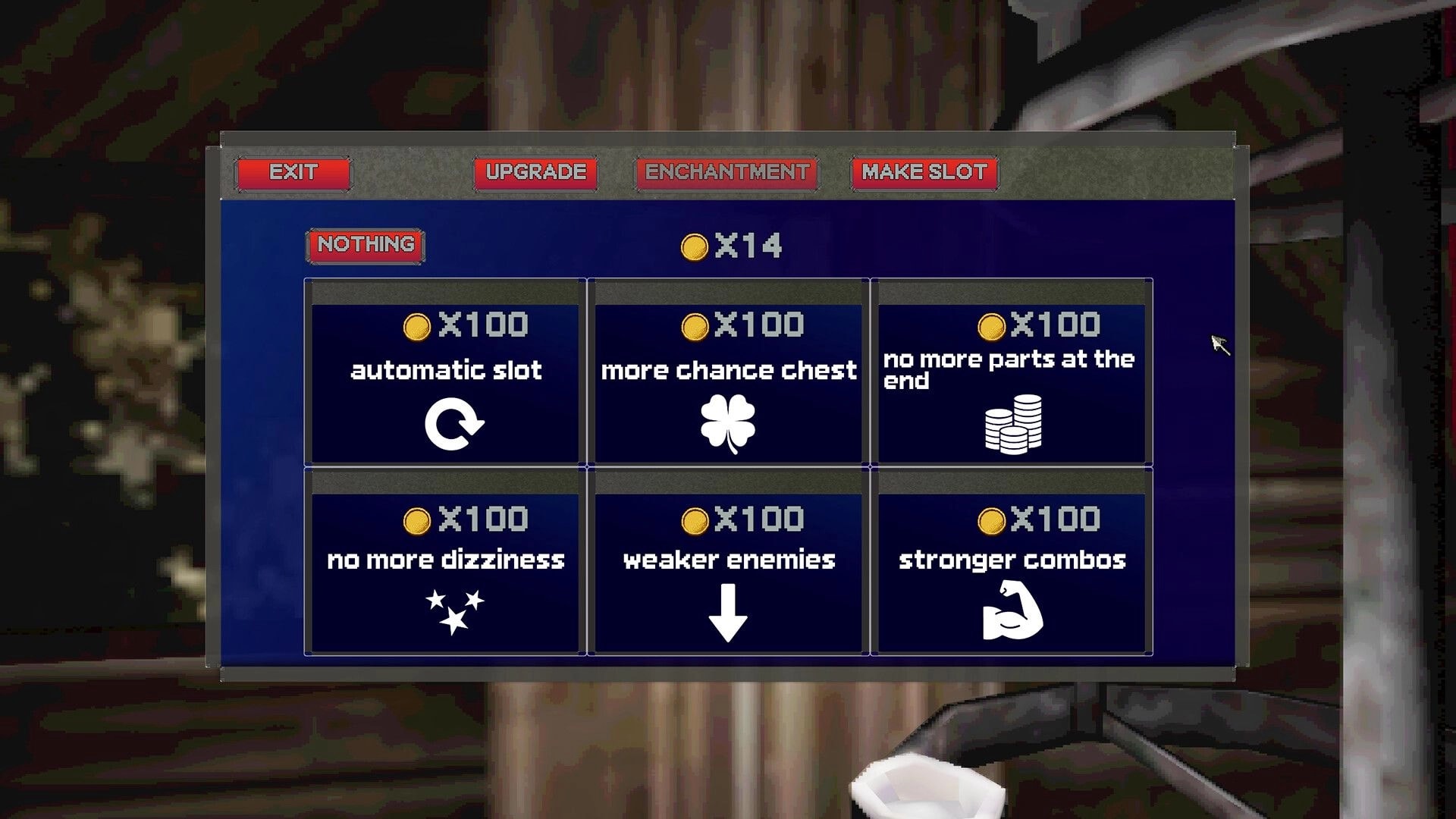Click the MAKE SLOT button
The width and height of the screenshot is (1456, 819).
[x=923, y=173]
